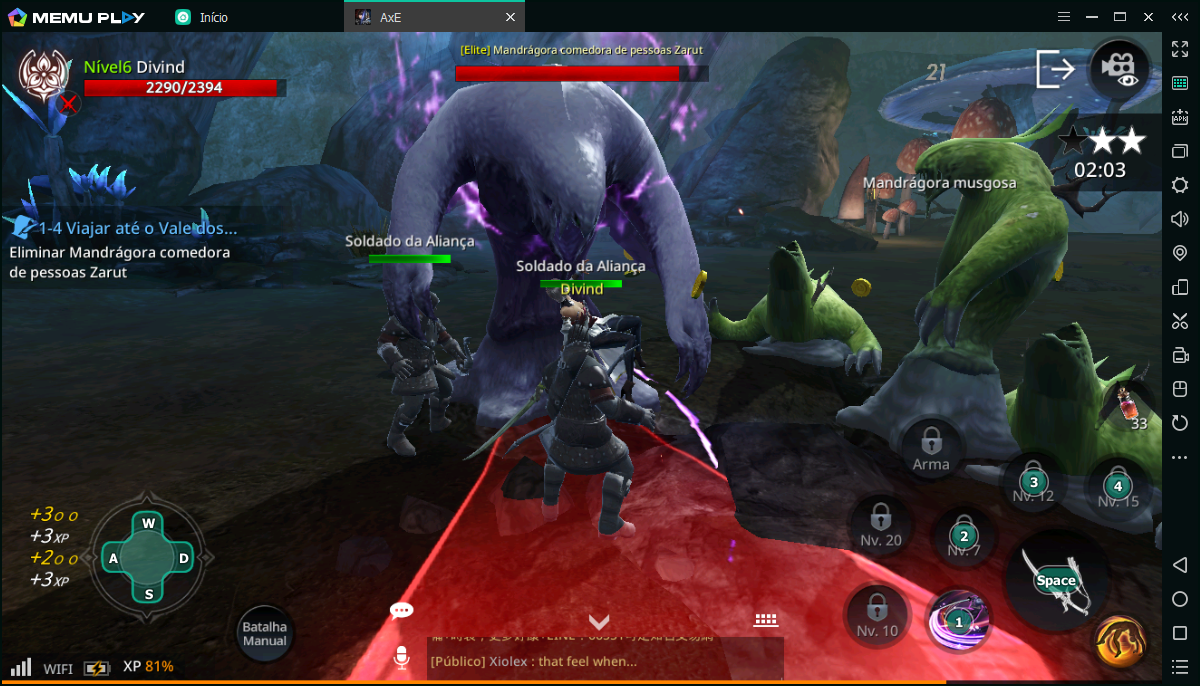Activate the purple slash skill numbered 1
The height and width of the screenshot is (686, 1200).
959,619
